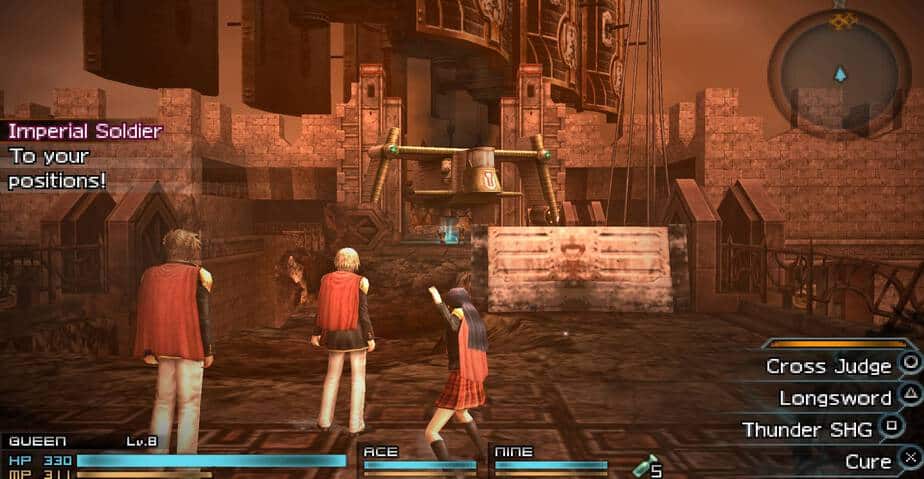Image resolution: width=924 pixels, height=479 pixels.
Task: Select the Cross Judge command
Action: pos(828,366)
